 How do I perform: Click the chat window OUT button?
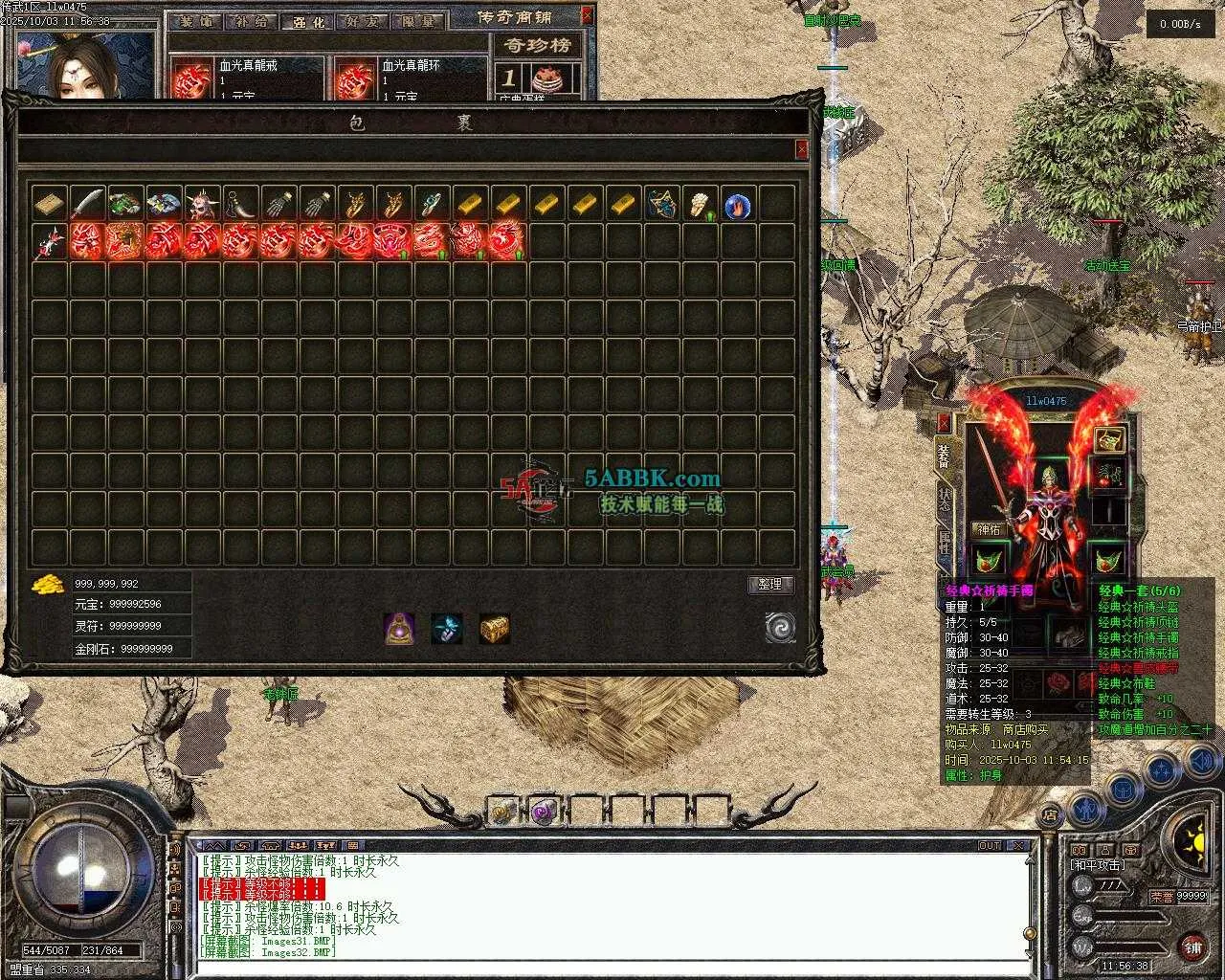click(990, 846)
